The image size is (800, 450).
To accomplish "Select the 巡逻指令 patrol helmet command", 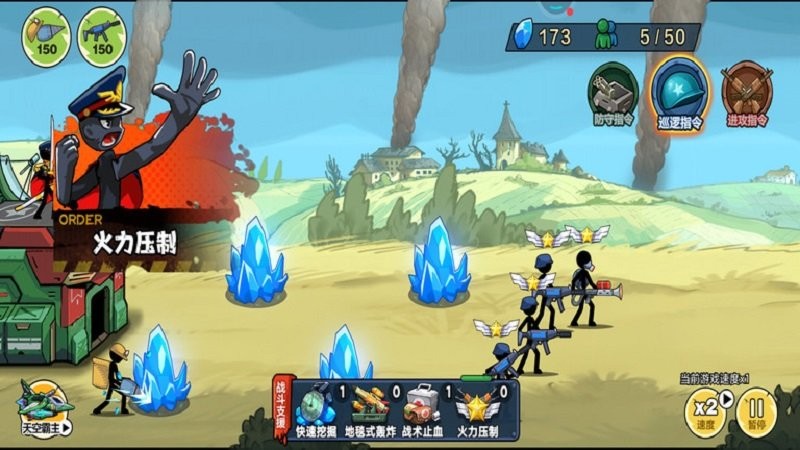I will click(681, 93).
